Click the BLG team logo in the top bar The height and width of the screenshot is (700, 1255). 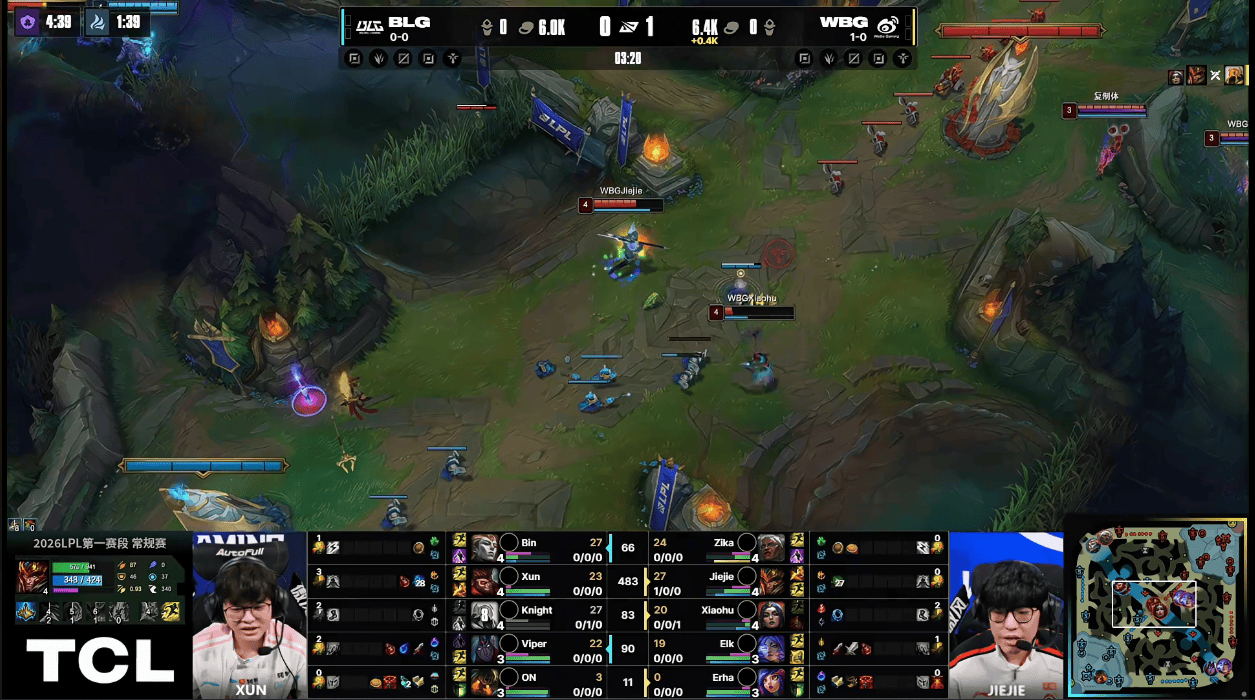(x=370, y=24)
